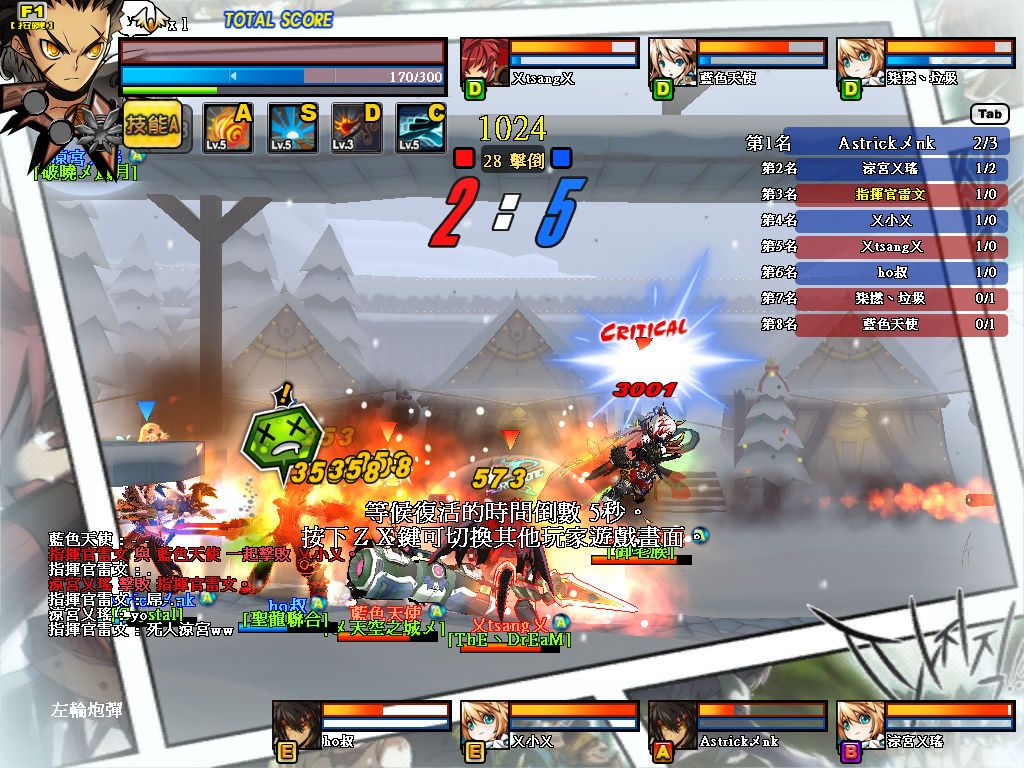1024x768 pixels.
Task: Choose the X小X enemy portrait at bottom
Action: tap(484, 724)
